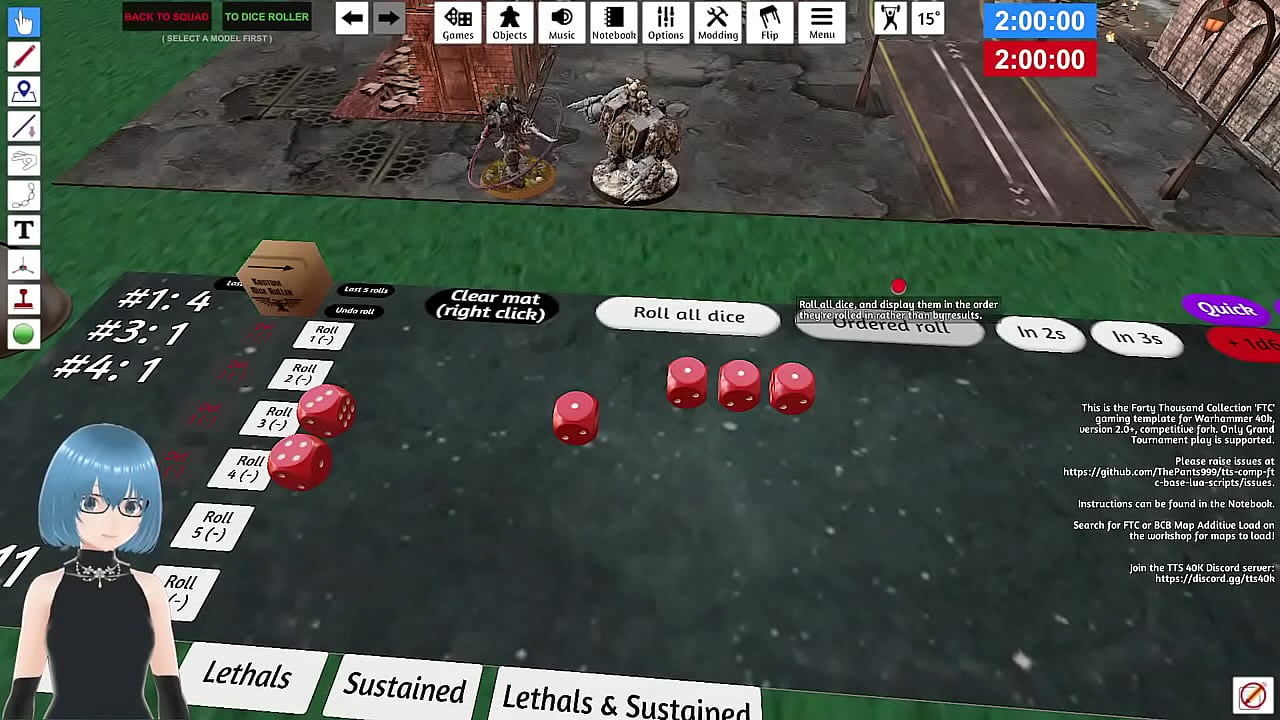This screenshot has width=1280, height=720.
Task: Click the Flip table icon
Action: tap(770, 22)
